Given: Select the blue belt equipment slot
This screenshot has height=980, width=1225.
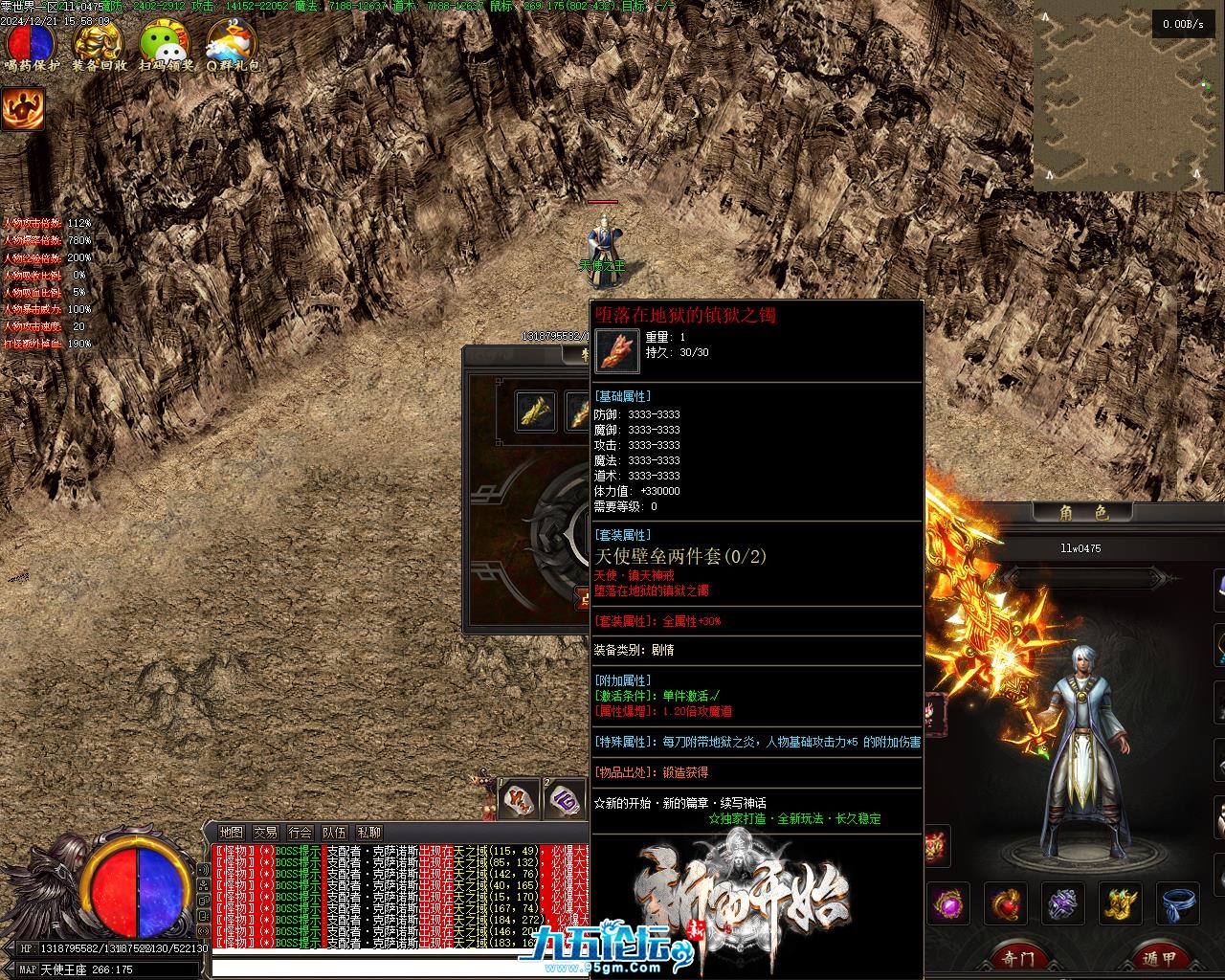Looking at the screenshot, I should (1179, 904).
